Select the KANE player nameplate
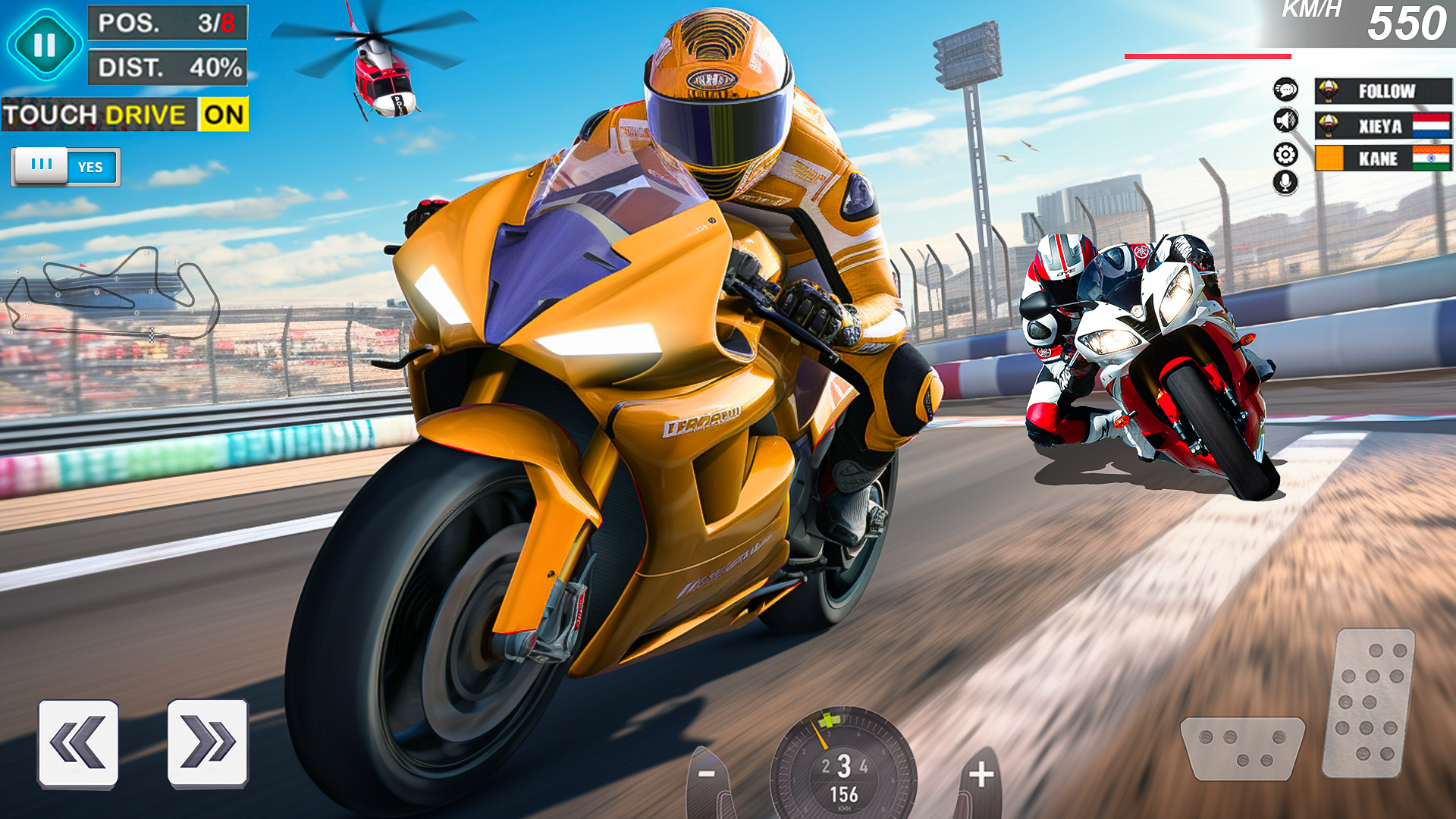The height and width of the screenshot is (819, 1456). coord(1376,158)
